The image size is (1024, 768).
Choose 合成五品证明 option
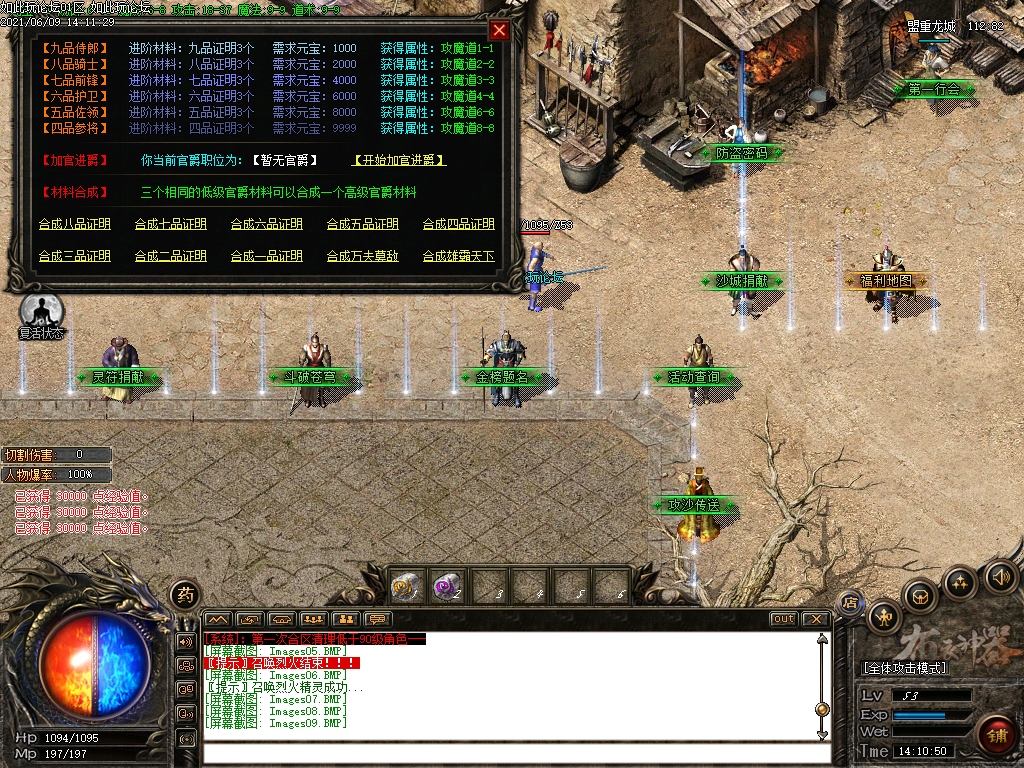[x=362, y=224]
